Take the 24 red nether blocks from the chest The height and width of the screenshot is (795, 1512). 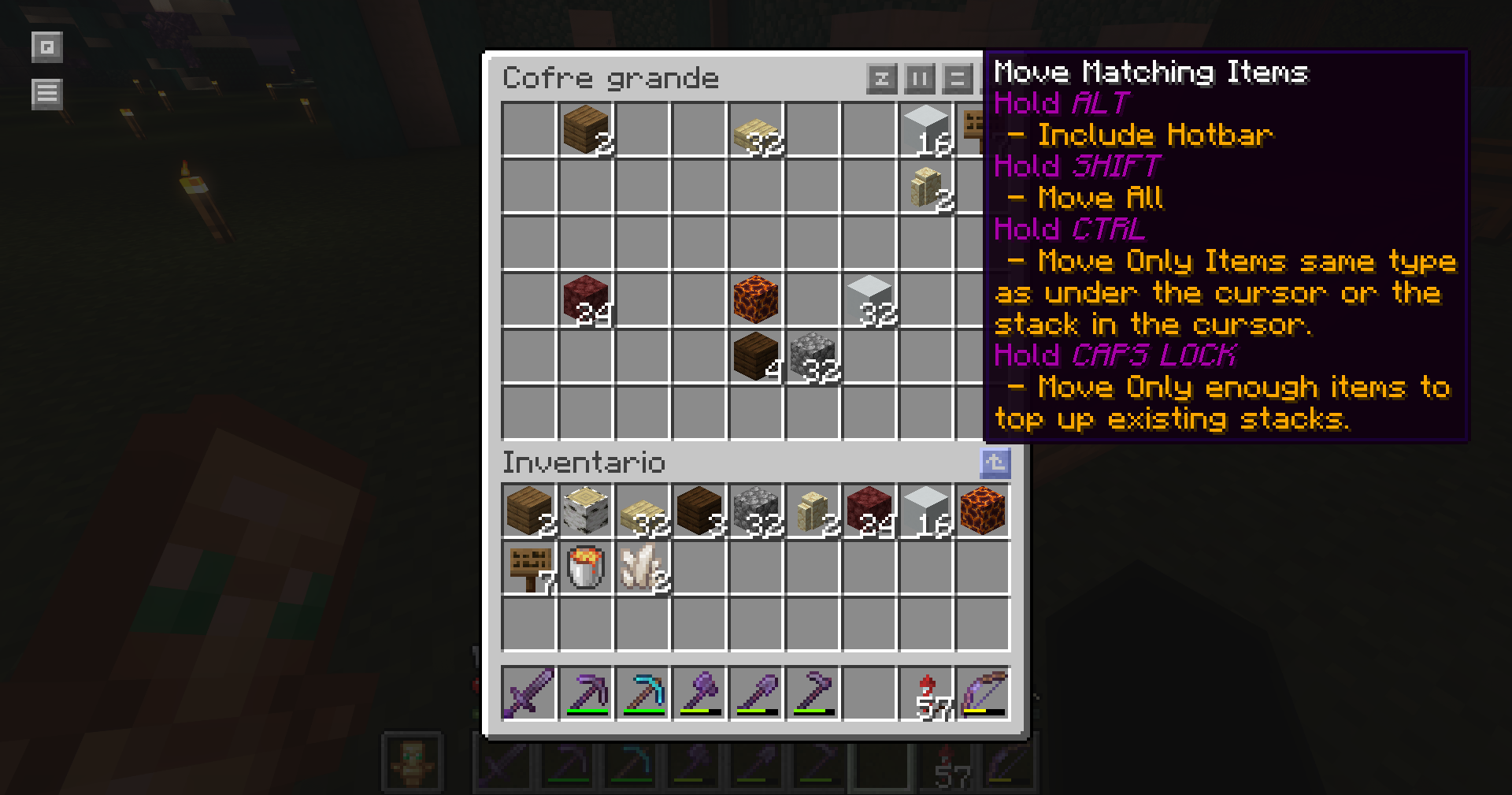(x=586, y=299)
